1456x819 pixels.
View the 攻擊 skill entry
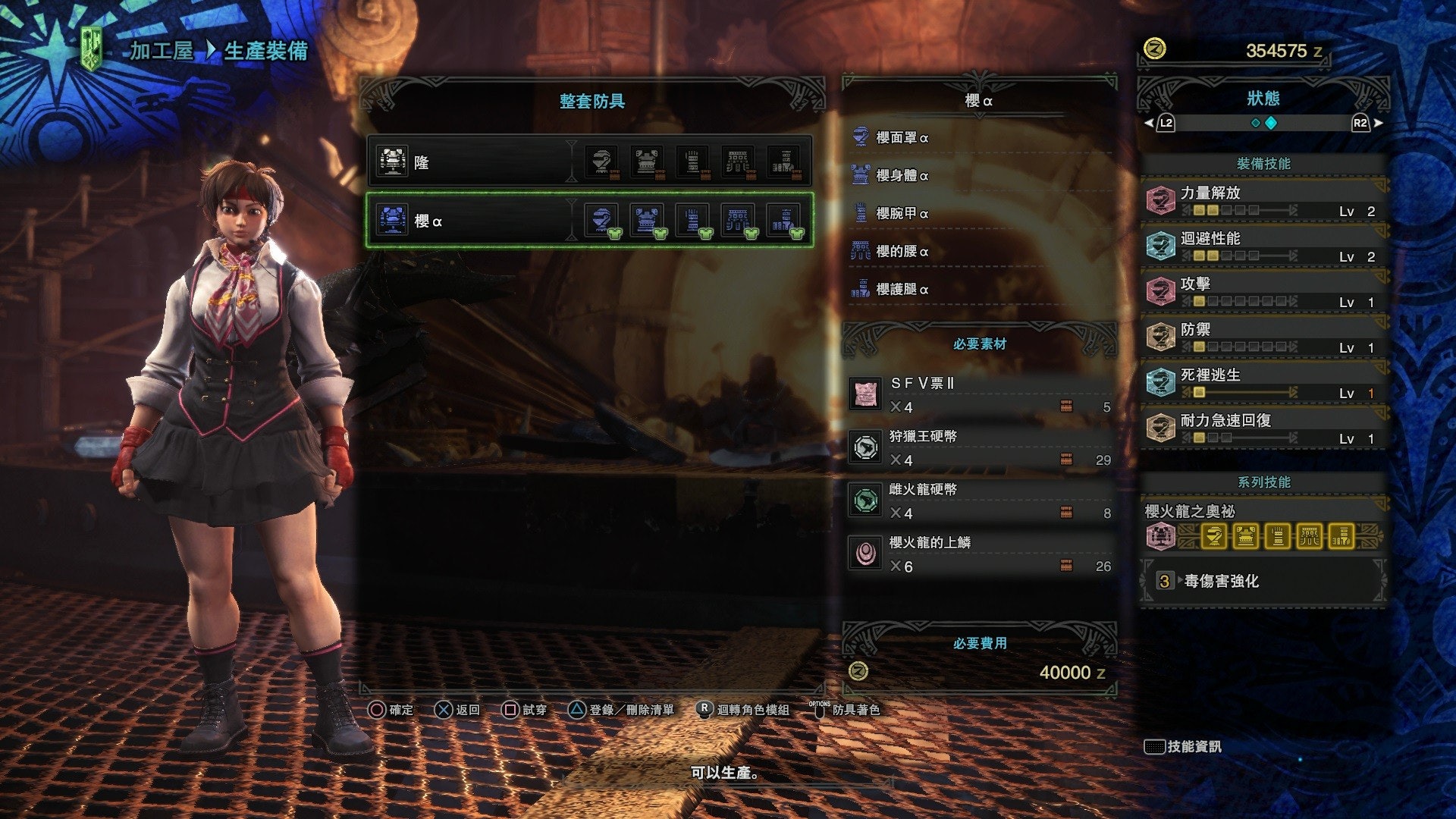click(1263, 291)
